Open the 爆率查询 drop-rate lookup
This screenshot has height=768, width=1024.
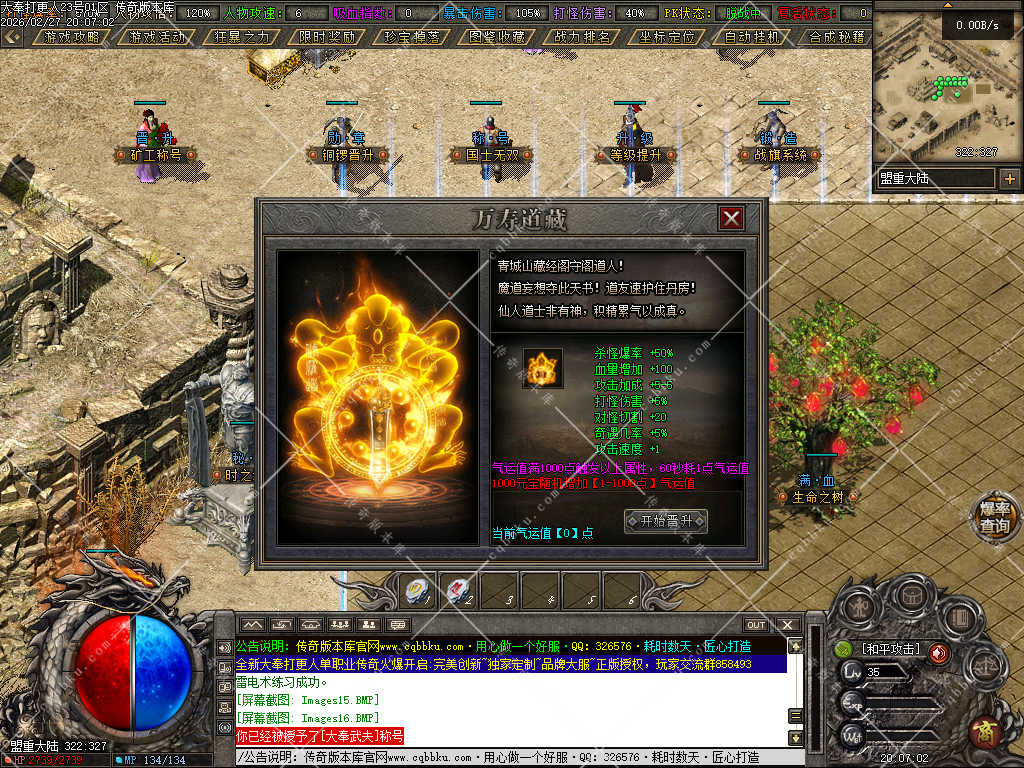994,517
